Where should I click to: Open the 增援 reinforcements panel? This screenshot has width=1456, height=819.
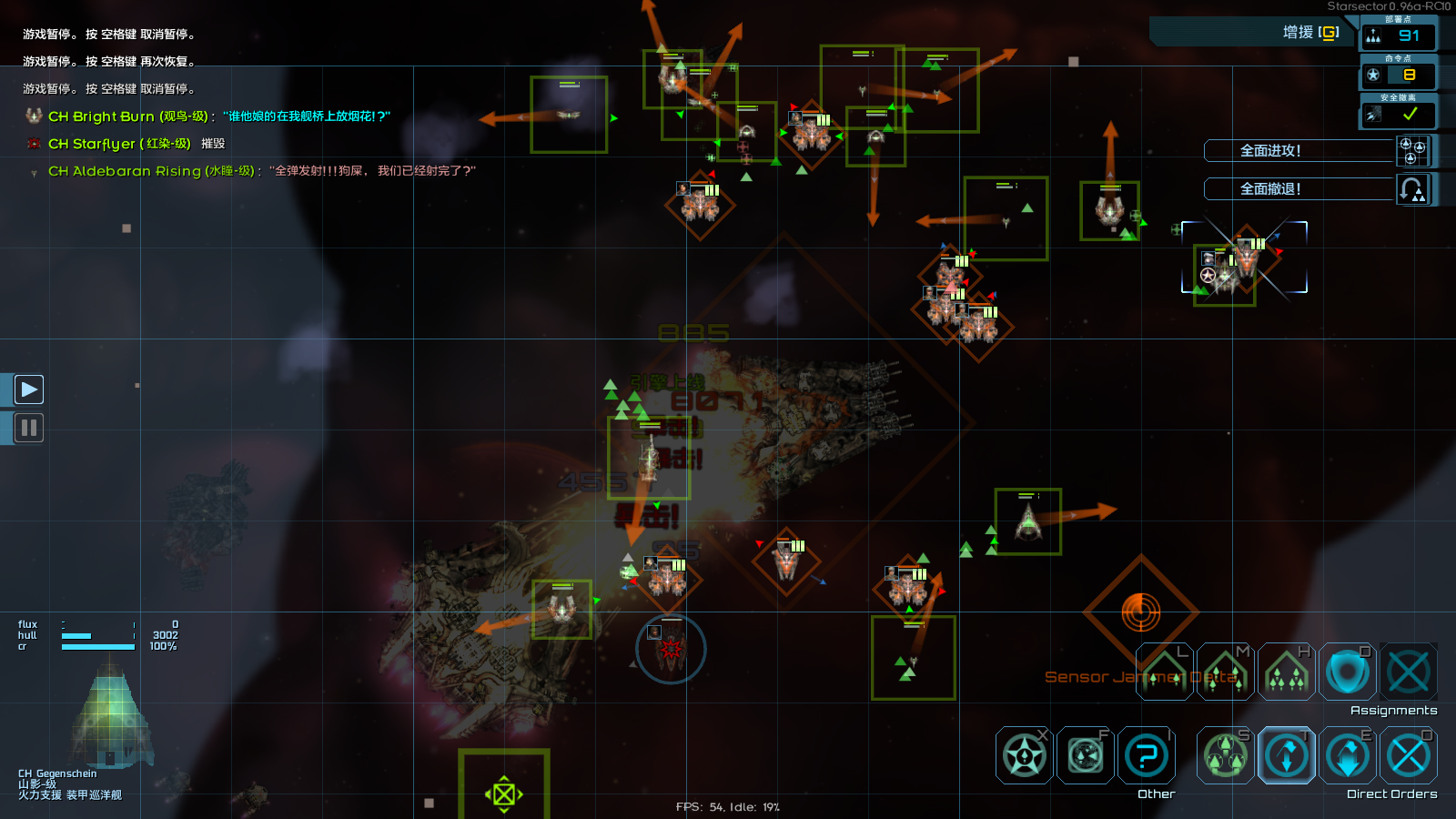[x=1309, y=33]
